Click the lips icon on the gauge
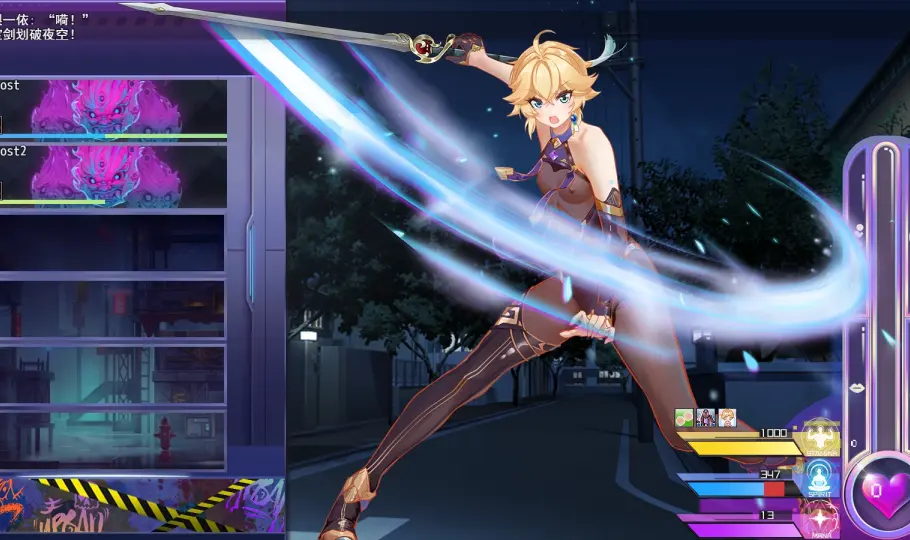 (857, 387)
